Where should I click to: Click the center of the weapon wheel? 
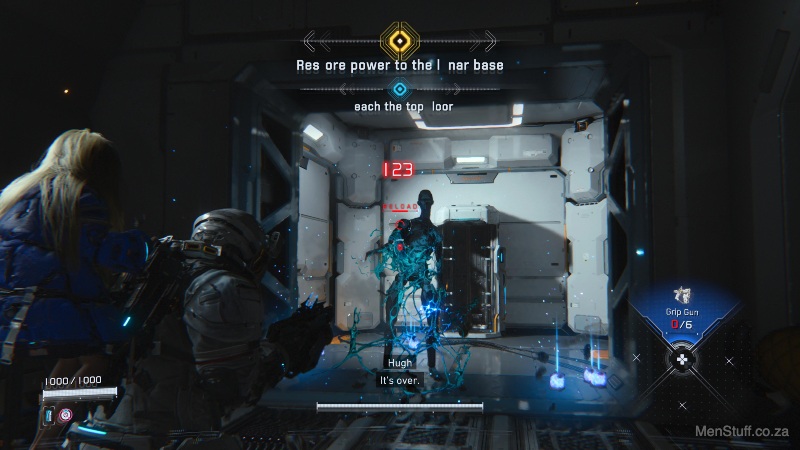pyautogui.click(x=681, y=359)
